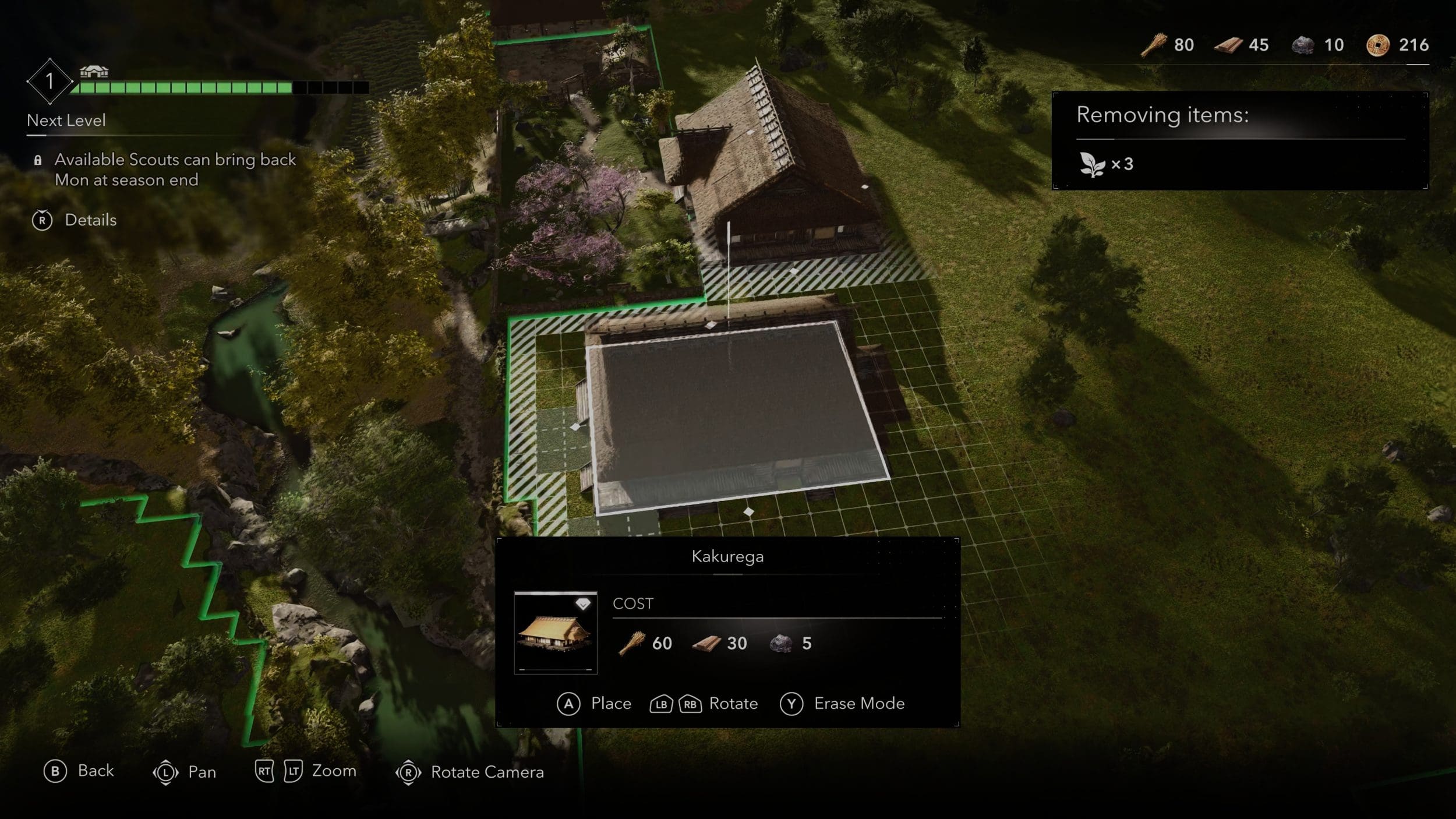1456x819 pixels.
Task: Click the hideout level 1 diamond icon
Action: pyautogui.click(x=50, y=81)
